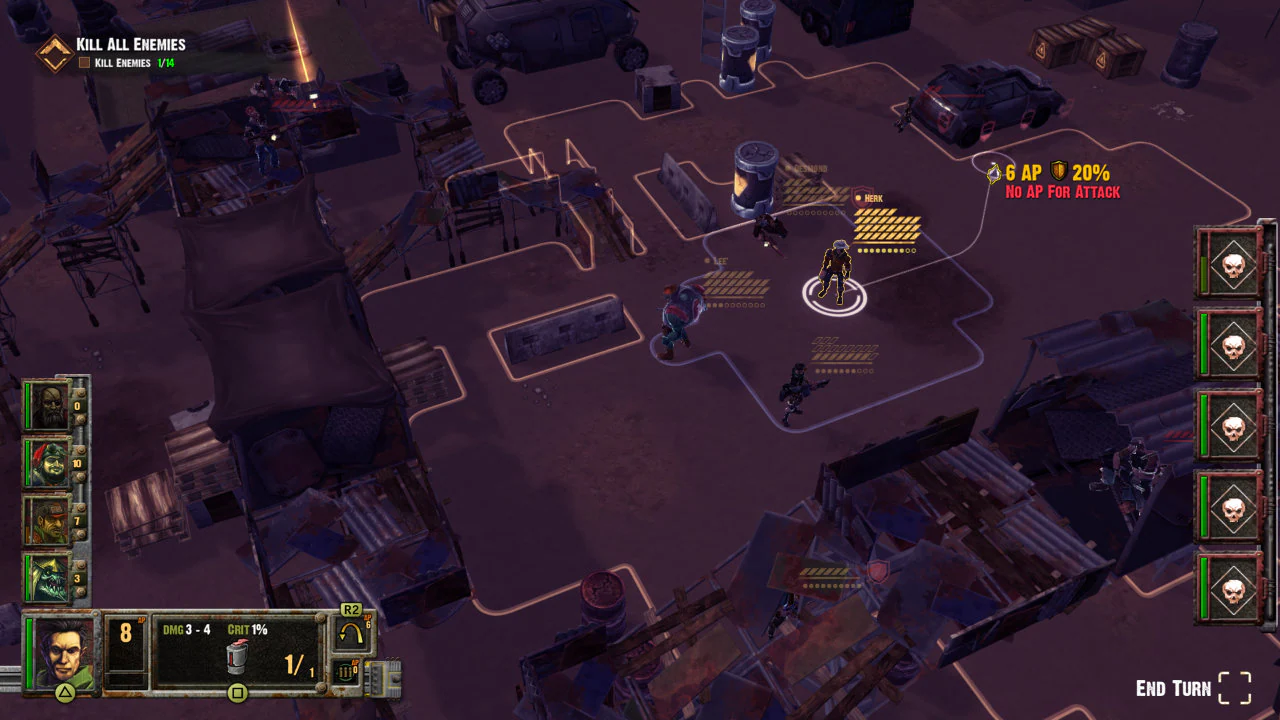Click the shield icon on the lower enemy health bar
Screen dimensions: 1280x720
tap(877, 571)
